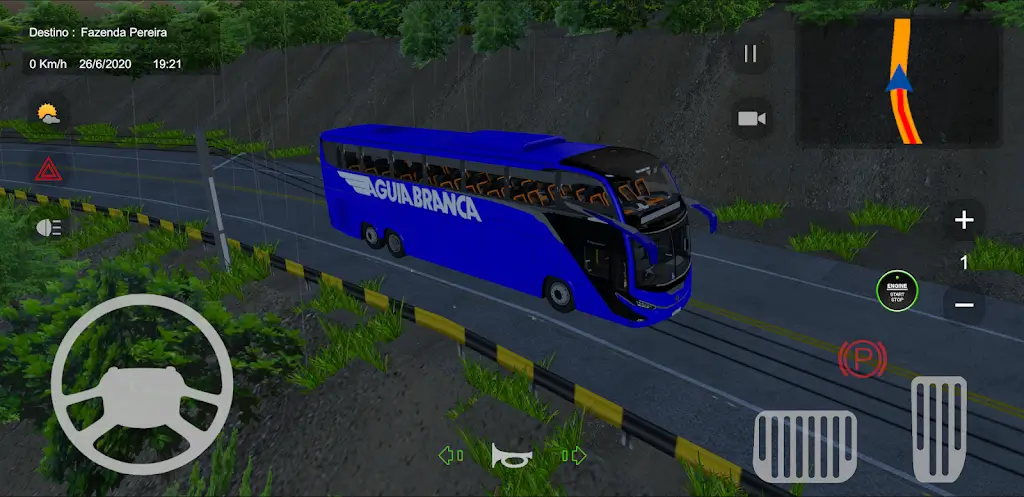Toggle the headlights icon
This screenshot has width=1024, height=497.
coord(47,228)
